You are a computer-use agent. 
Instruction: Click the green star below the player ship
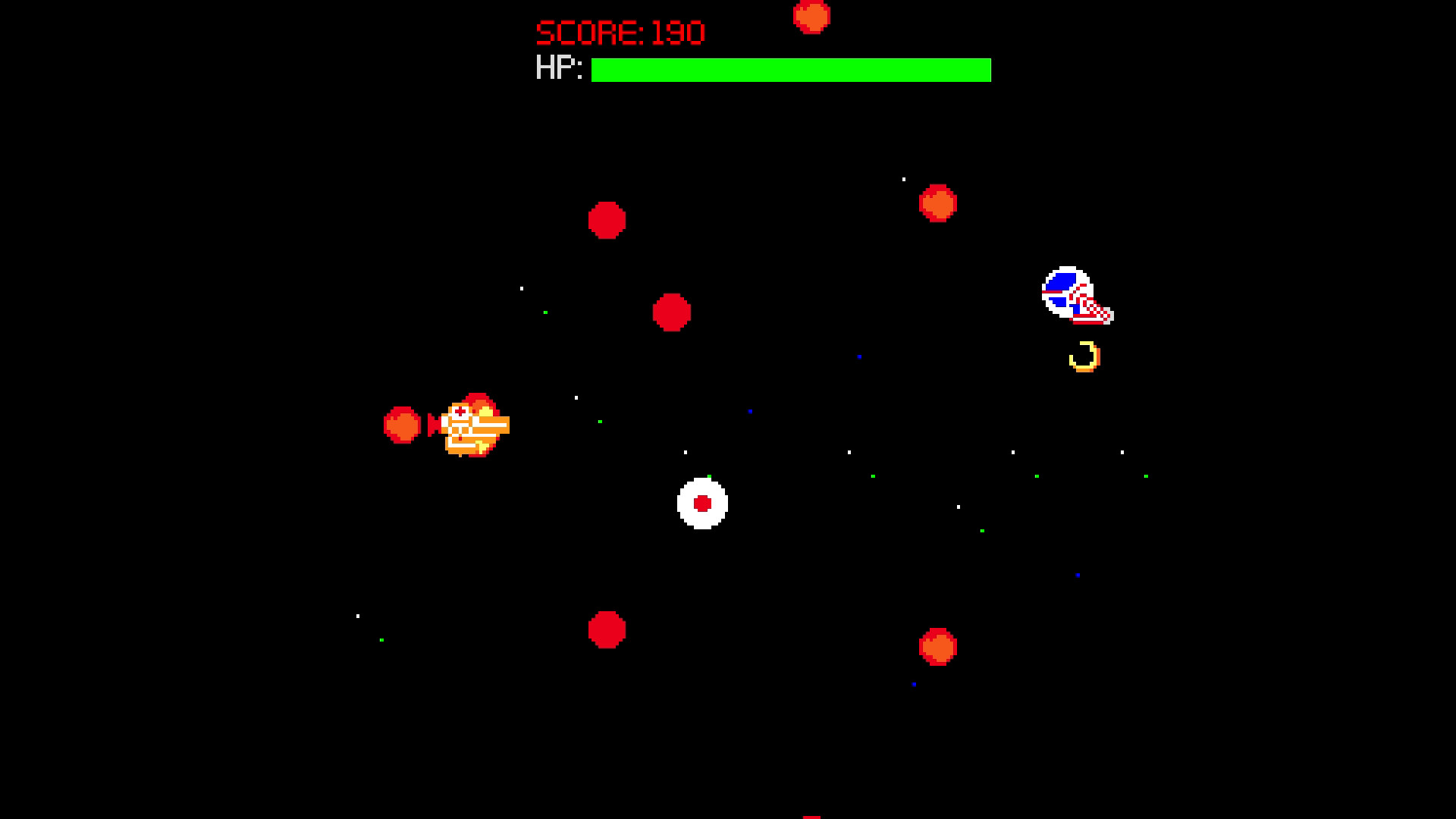coord(381,641)
